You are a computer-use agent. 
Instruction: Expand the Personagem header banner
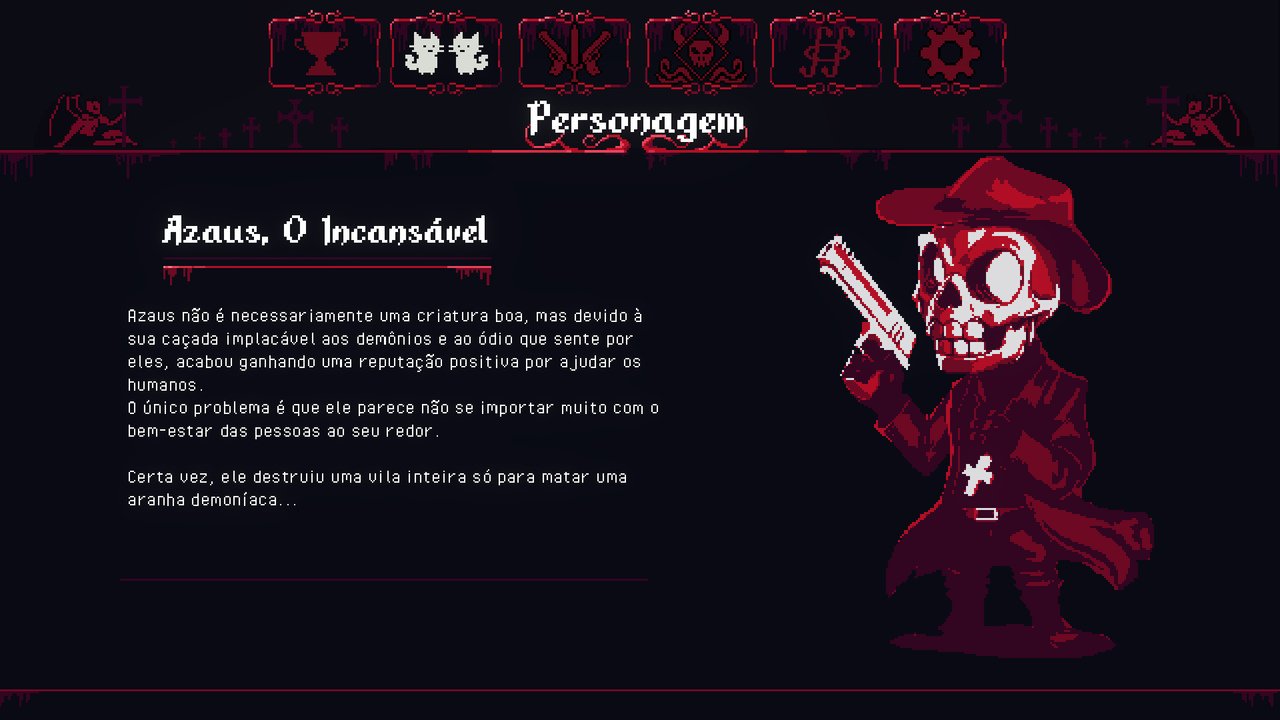637,121
